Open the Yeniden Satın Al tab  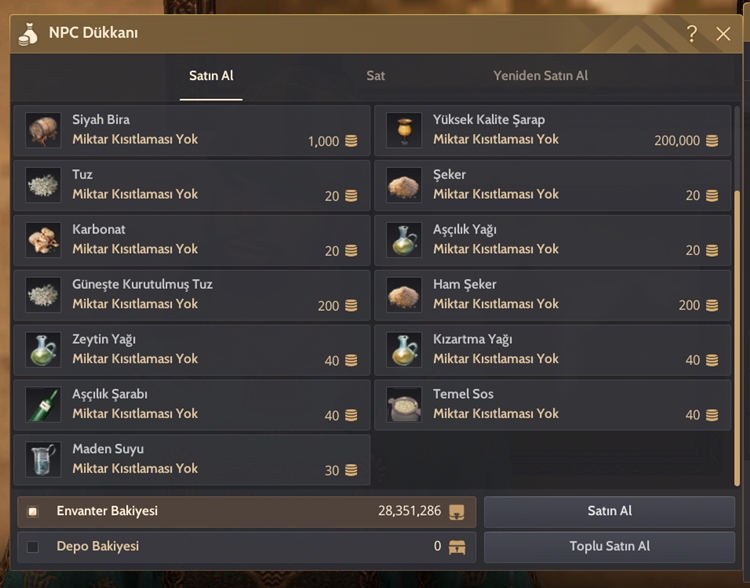click(540, 76)
